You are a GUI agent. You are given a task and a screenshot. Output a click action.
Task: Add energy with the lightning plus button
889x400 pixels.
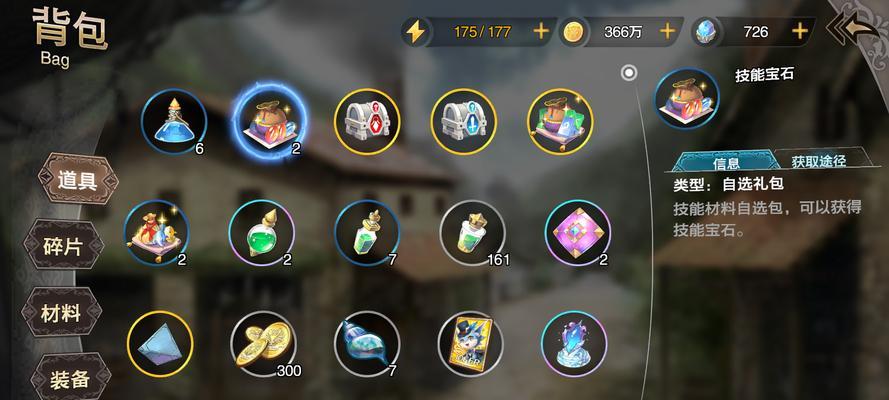click(541, 31)
